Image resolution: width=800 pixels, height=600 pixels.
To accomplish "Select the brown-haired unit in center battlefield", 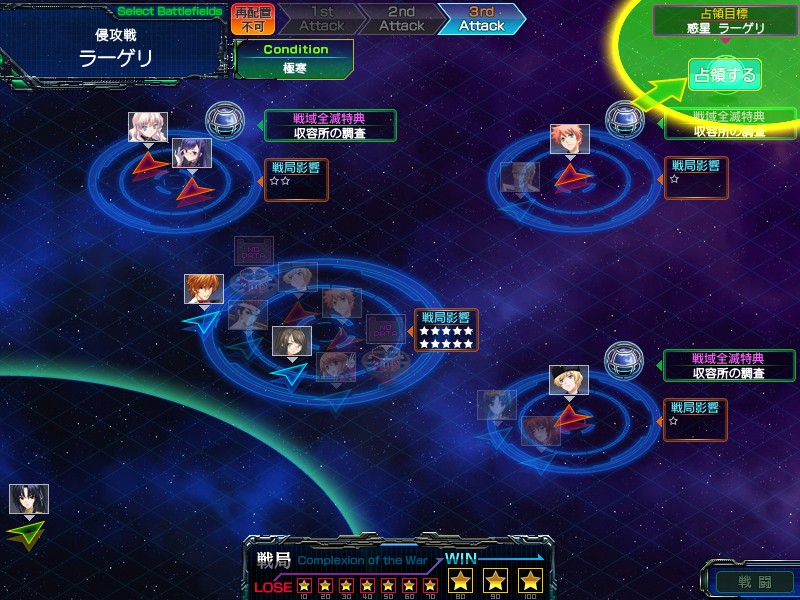I will 291,341.
